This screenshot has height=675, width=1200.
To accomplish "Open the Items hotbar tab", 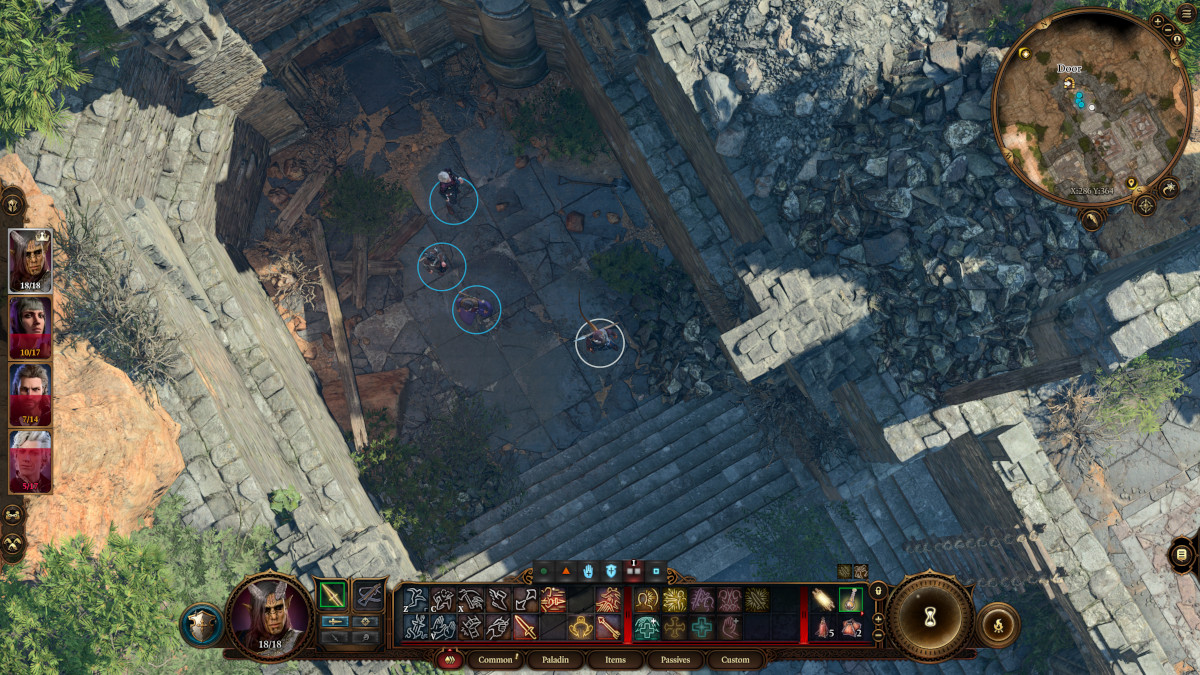I will point(615,660).
